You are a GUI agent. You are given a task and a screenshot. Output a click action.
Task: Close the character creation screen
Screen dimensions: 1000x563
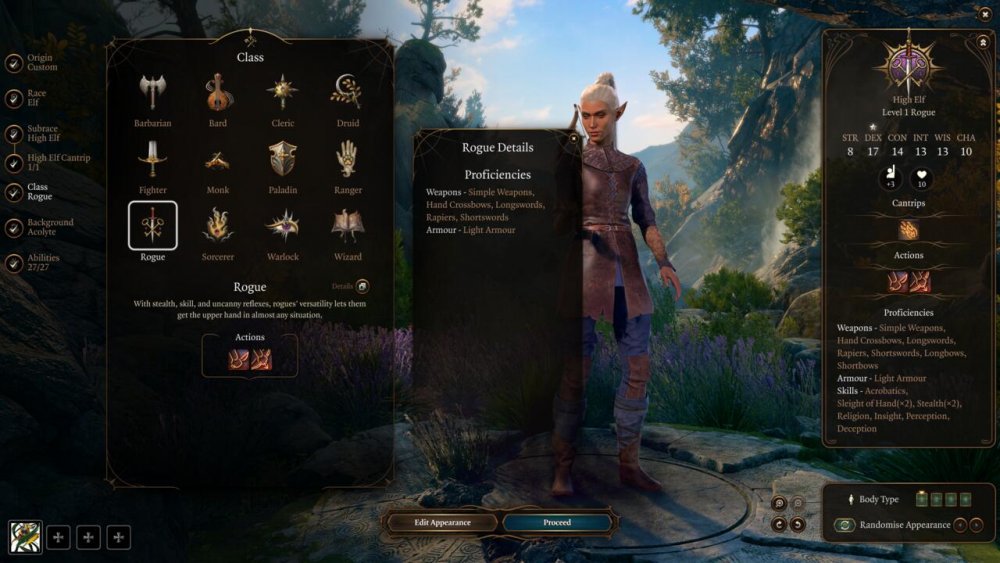[x=985, y=13]
